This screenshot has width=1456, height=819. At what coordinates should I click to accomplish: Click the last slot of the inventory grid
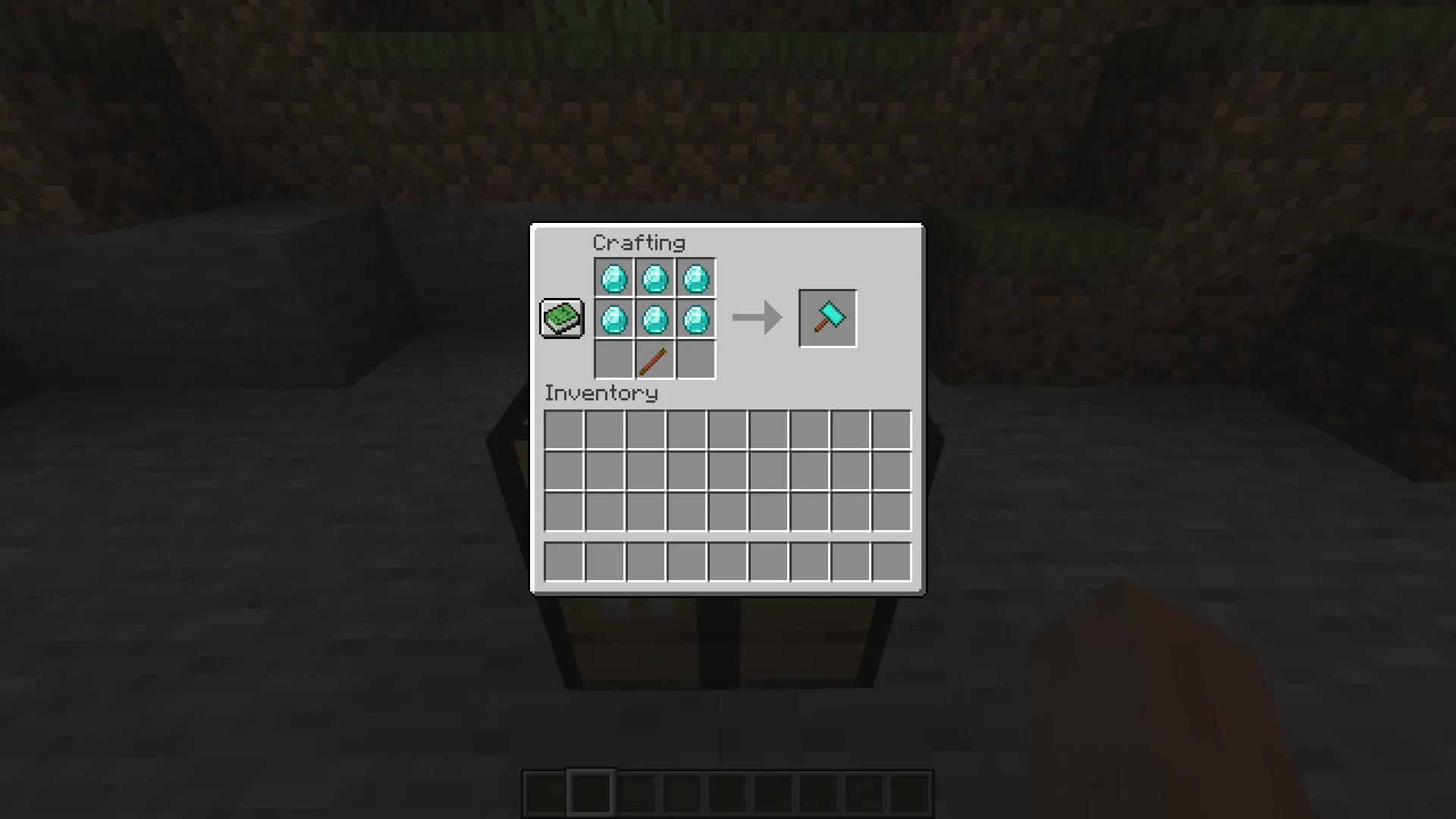pyautogui.click(x=892, y=512)
